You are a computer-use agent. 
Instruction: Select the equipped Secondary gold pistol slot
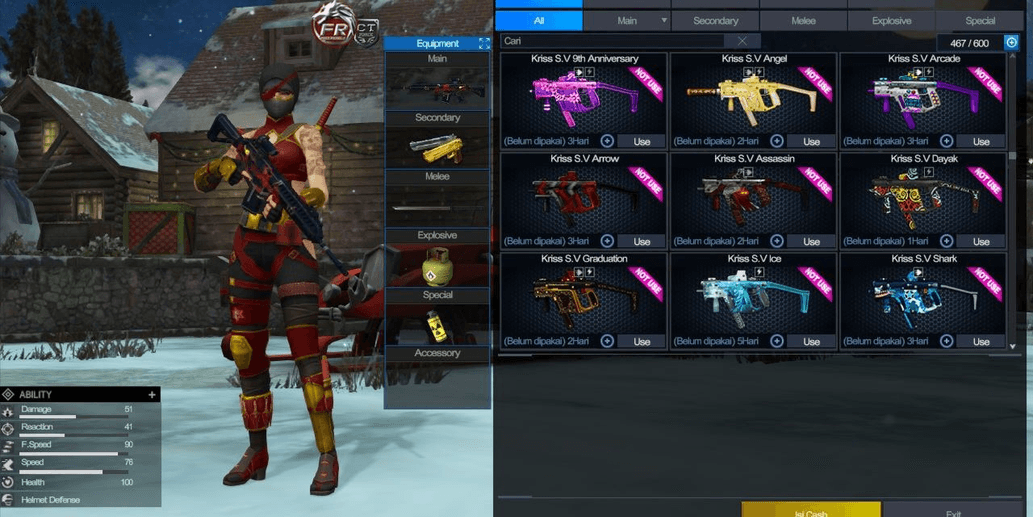point(437,149)
